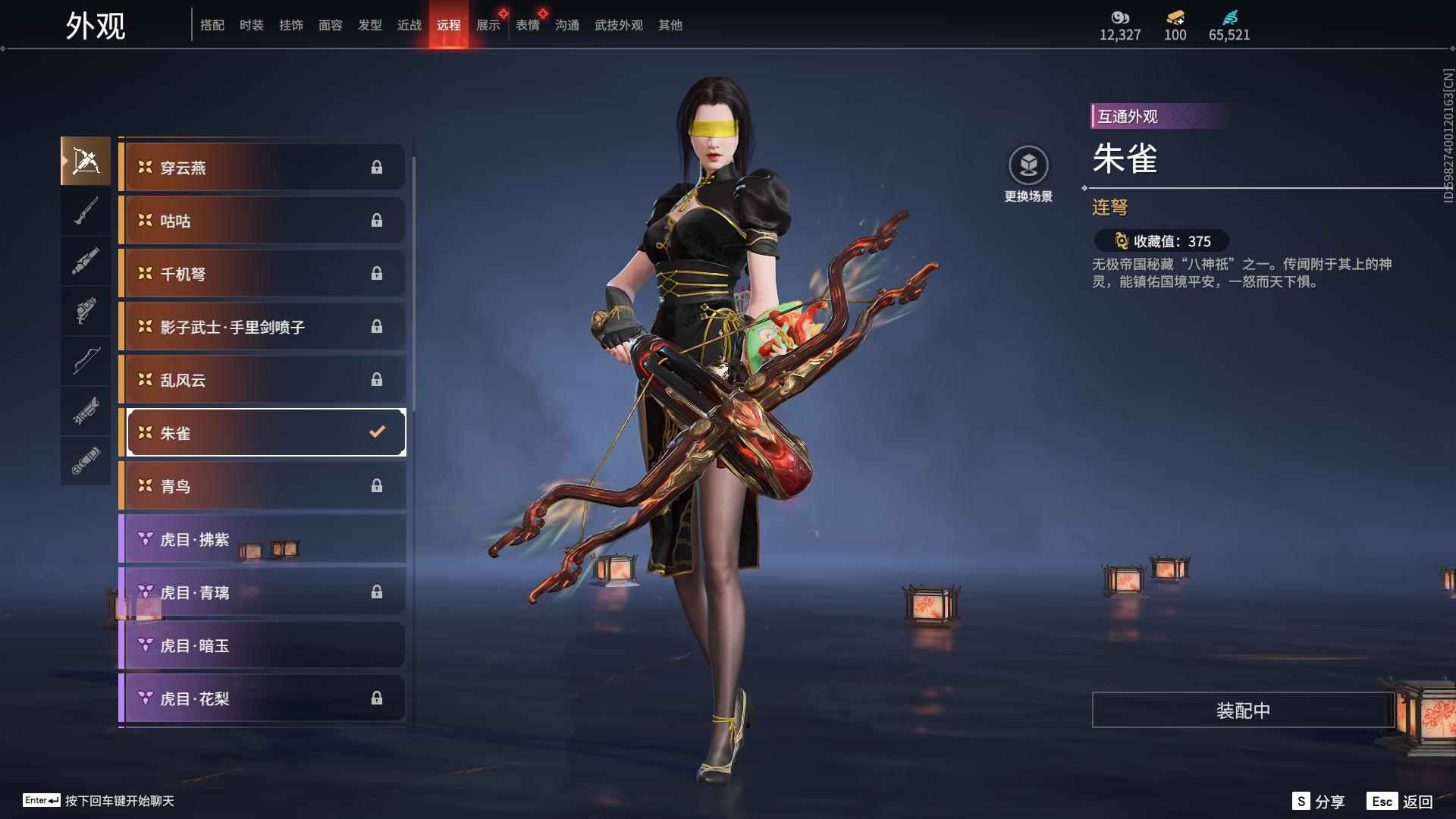Image resolution: width=1456 pixels, height=819 pixels.
Task: Switch to the 武技外观 tab
Action: coord(618,24)
